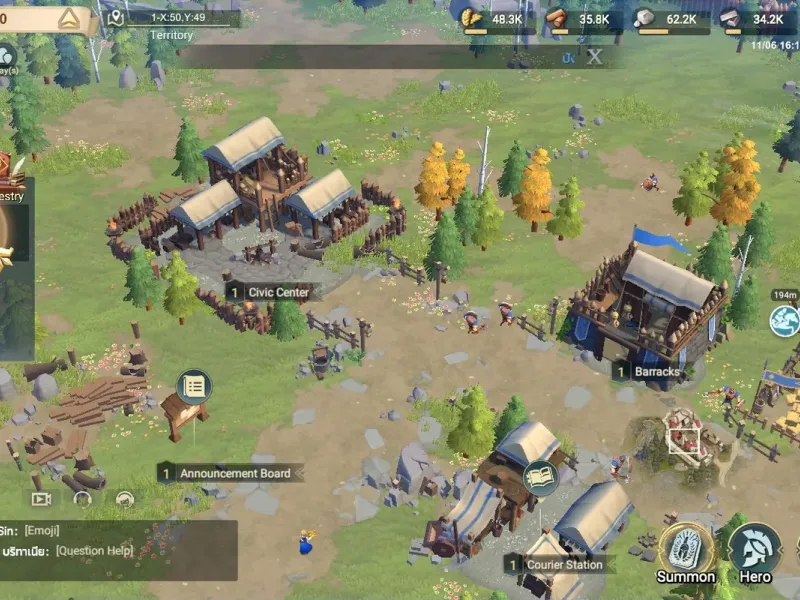Click the gold triangle emblem button
The height and width of the screenshot is (600, 800).
(68, 19)
